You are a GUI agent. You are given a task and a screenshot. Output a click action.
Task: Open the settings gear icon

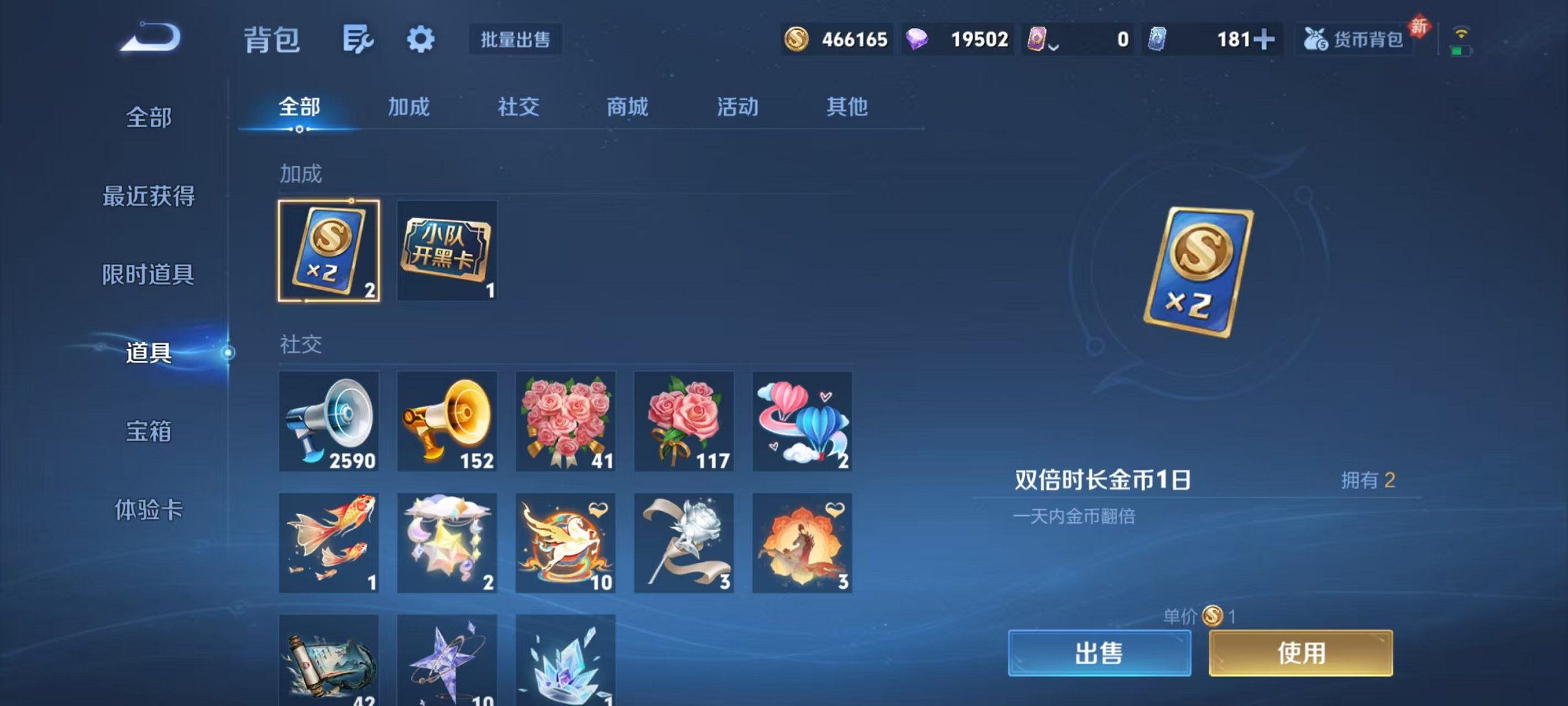420,39
